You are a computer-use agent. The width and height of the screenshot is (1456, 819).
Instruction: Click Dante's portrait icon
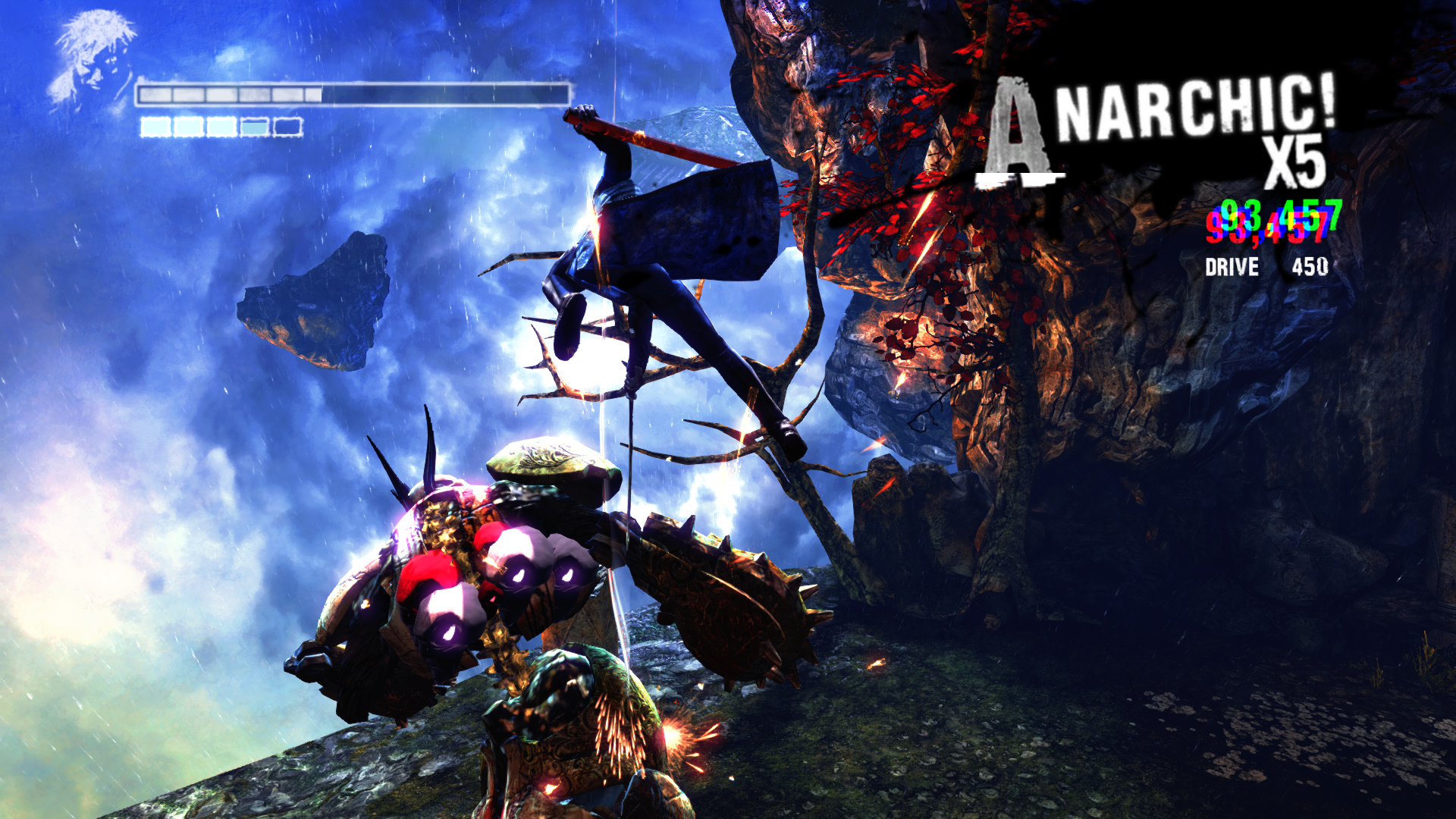(x=93, y=59)
